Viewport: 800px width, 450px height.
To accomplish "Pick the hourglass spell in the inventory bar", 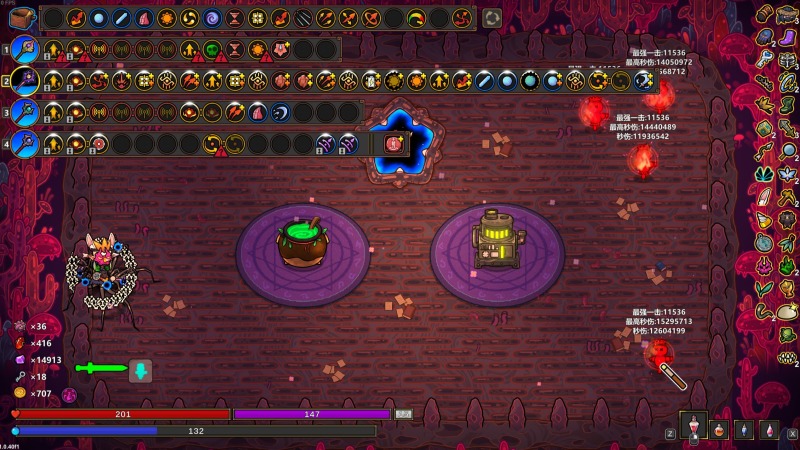I will 234,18.
